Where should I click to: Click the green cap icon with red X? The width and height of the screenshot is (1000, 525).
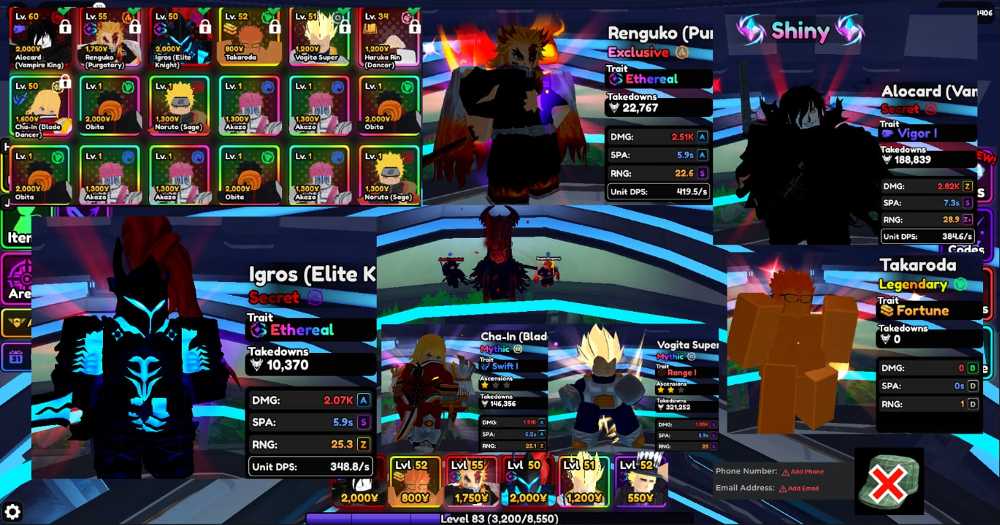pos(888,480)
